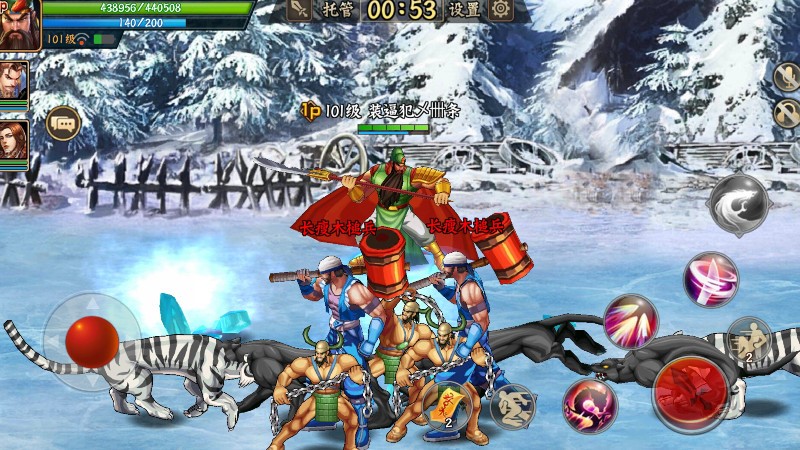Switch to the red-haired teammate portrait
Image resolution: width=800 pixels, height=450 pixels.
[x=13, y=138]
